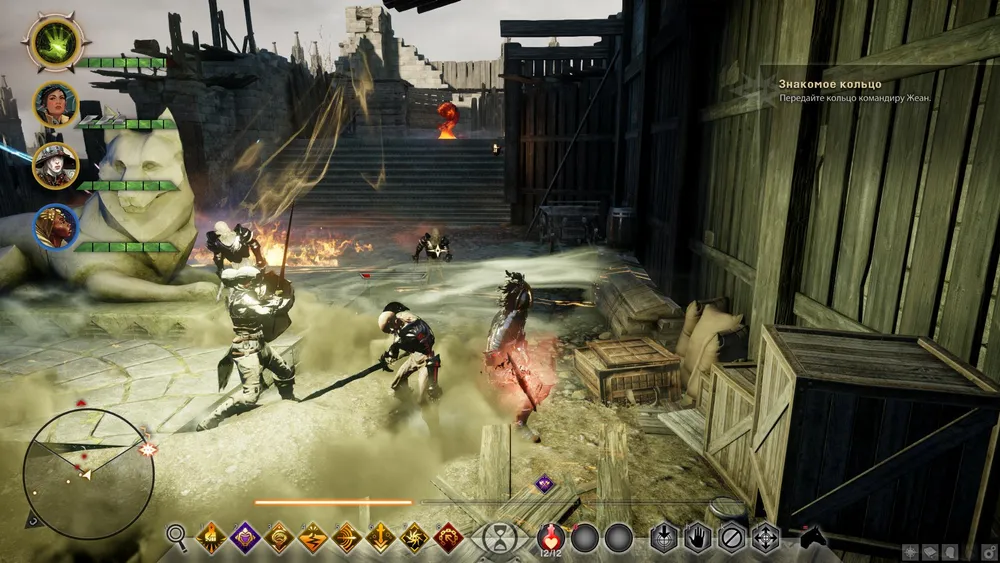This screenshot has height=563, width=1000.
Task: Select the crossed-circle disengage command
Action: coord(732,537)
